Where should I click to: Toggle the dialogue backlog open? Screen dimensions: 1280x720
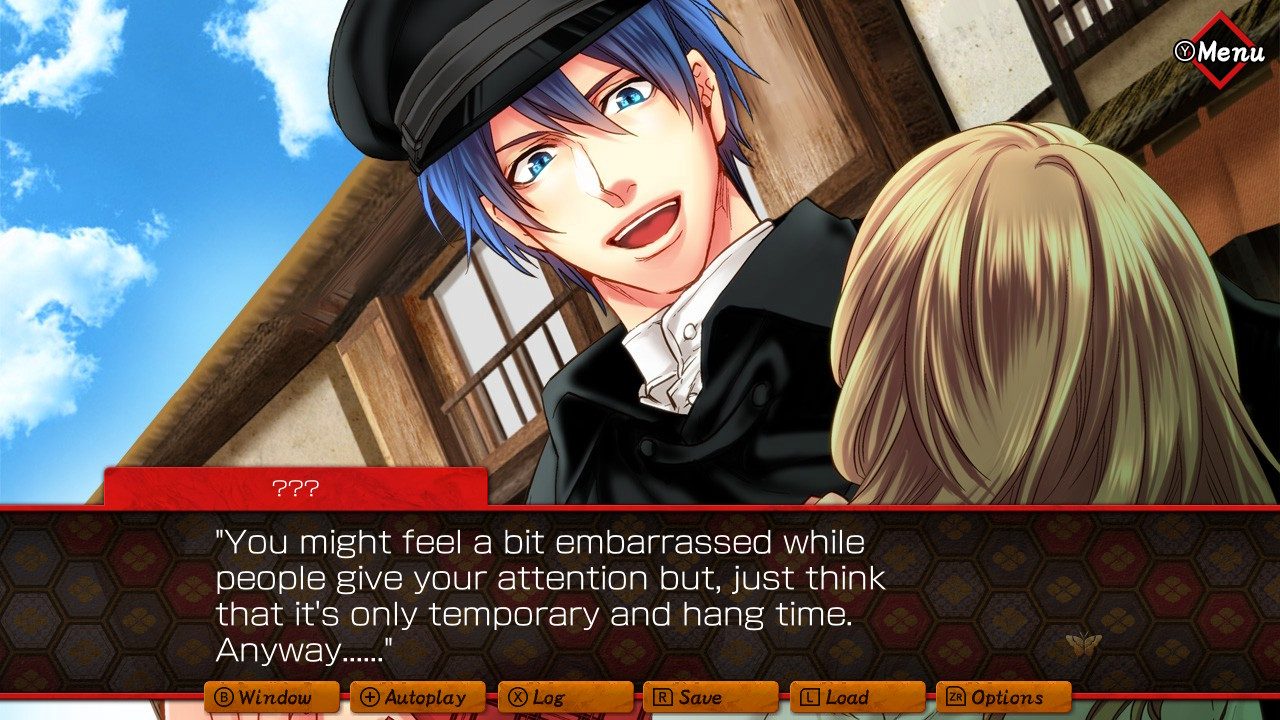click(x=565, y=697)
